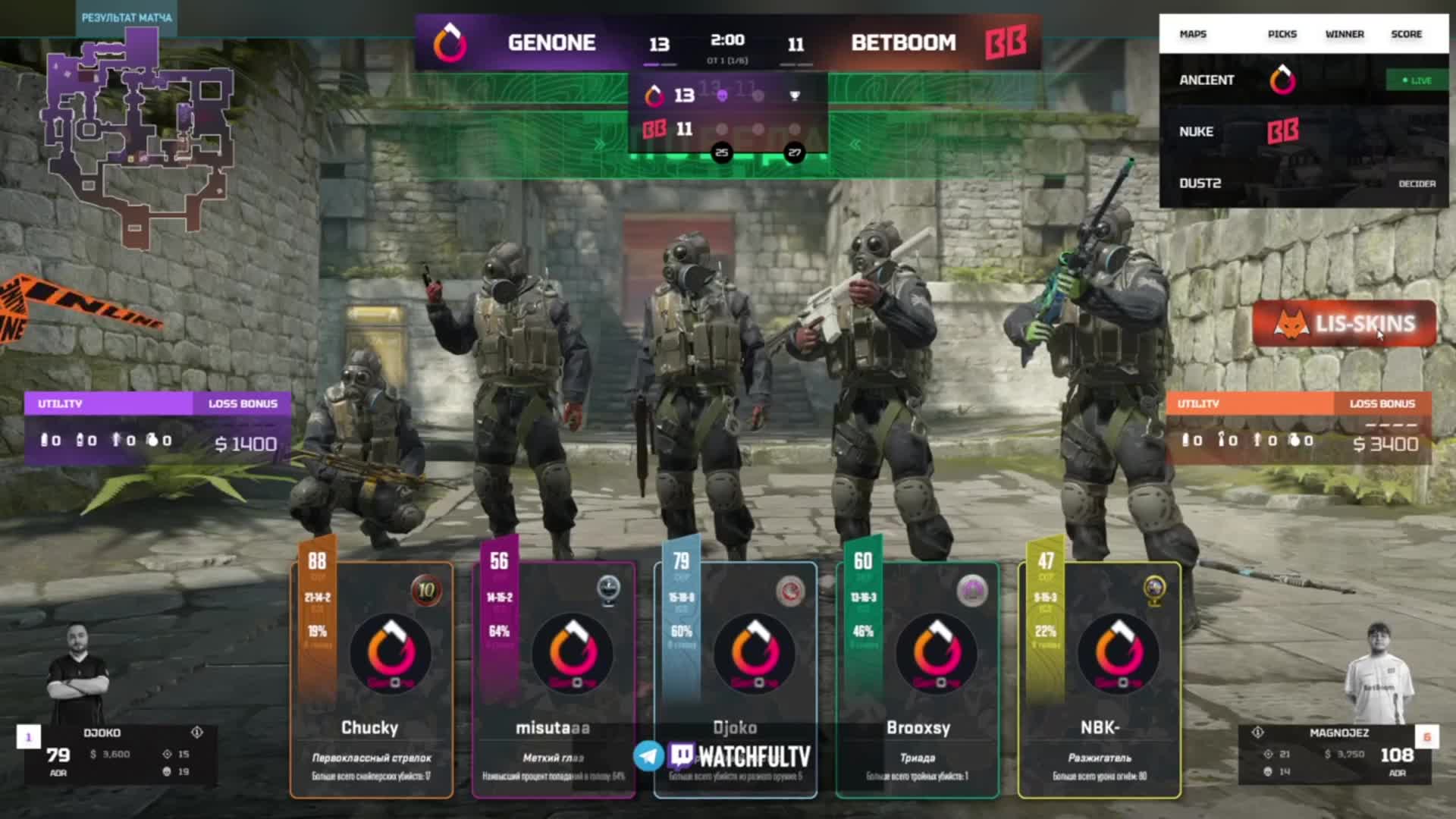1456x819 pixels.
Task: Open the WatchfulTV Twitch logo
Action: click(x=741, y=756)
